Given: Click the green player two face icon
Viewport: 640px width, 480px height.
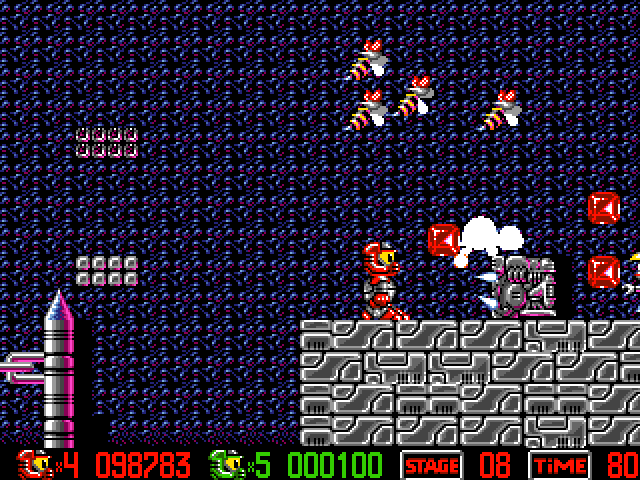Looking at the screenshot, I should [x=224, y=464].
